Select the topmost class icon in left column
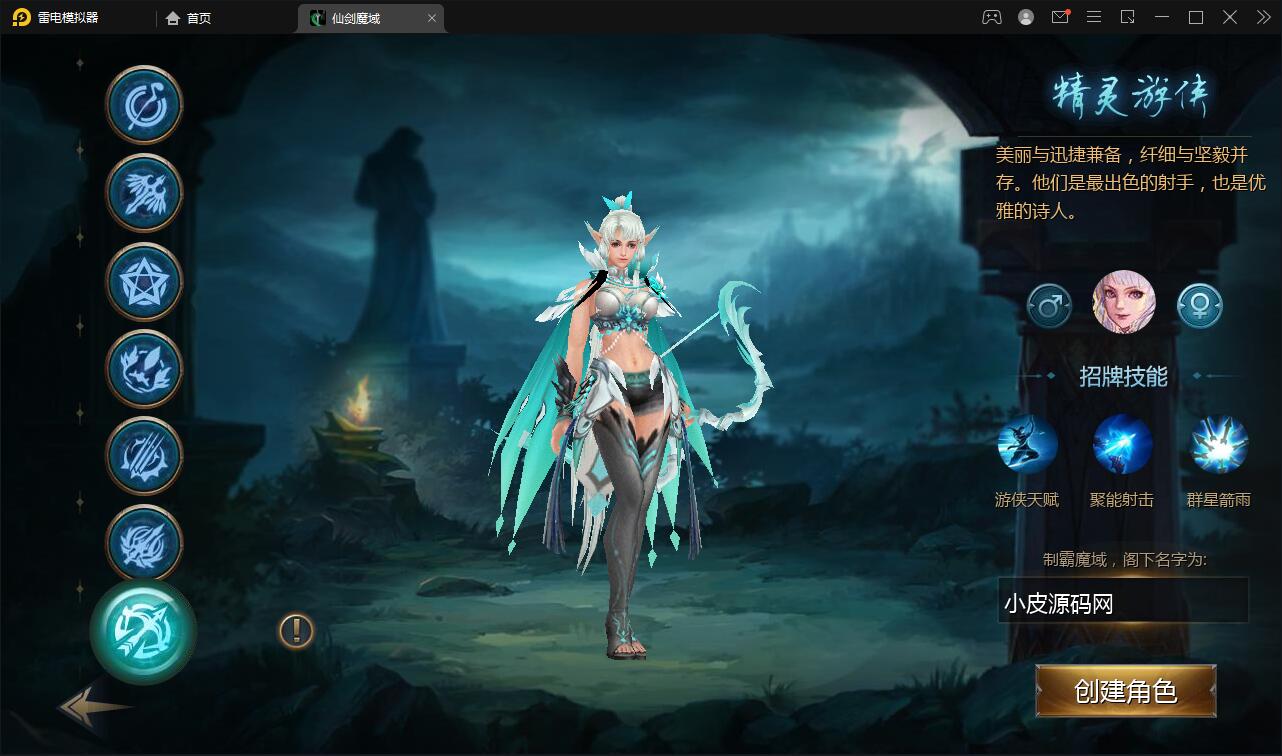Image resolution: width=1282 pixels, height=756 pixels. pyautogui.click(x=143, y=103)
